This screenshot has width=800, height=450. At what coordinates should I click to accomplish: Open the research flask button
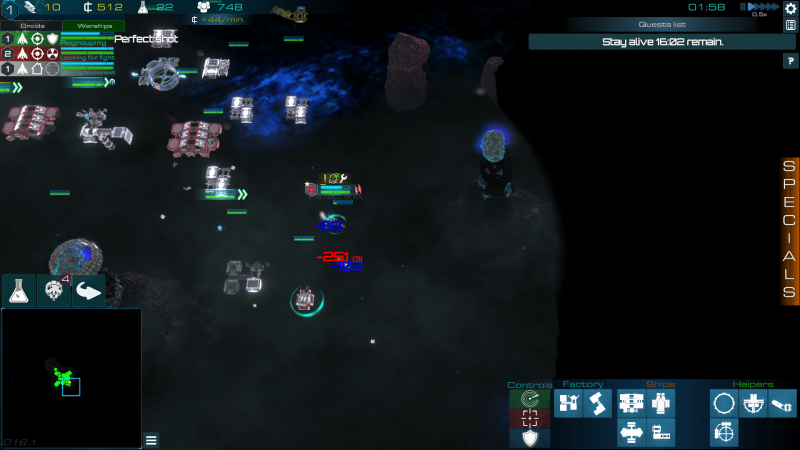tap(18, 291)
